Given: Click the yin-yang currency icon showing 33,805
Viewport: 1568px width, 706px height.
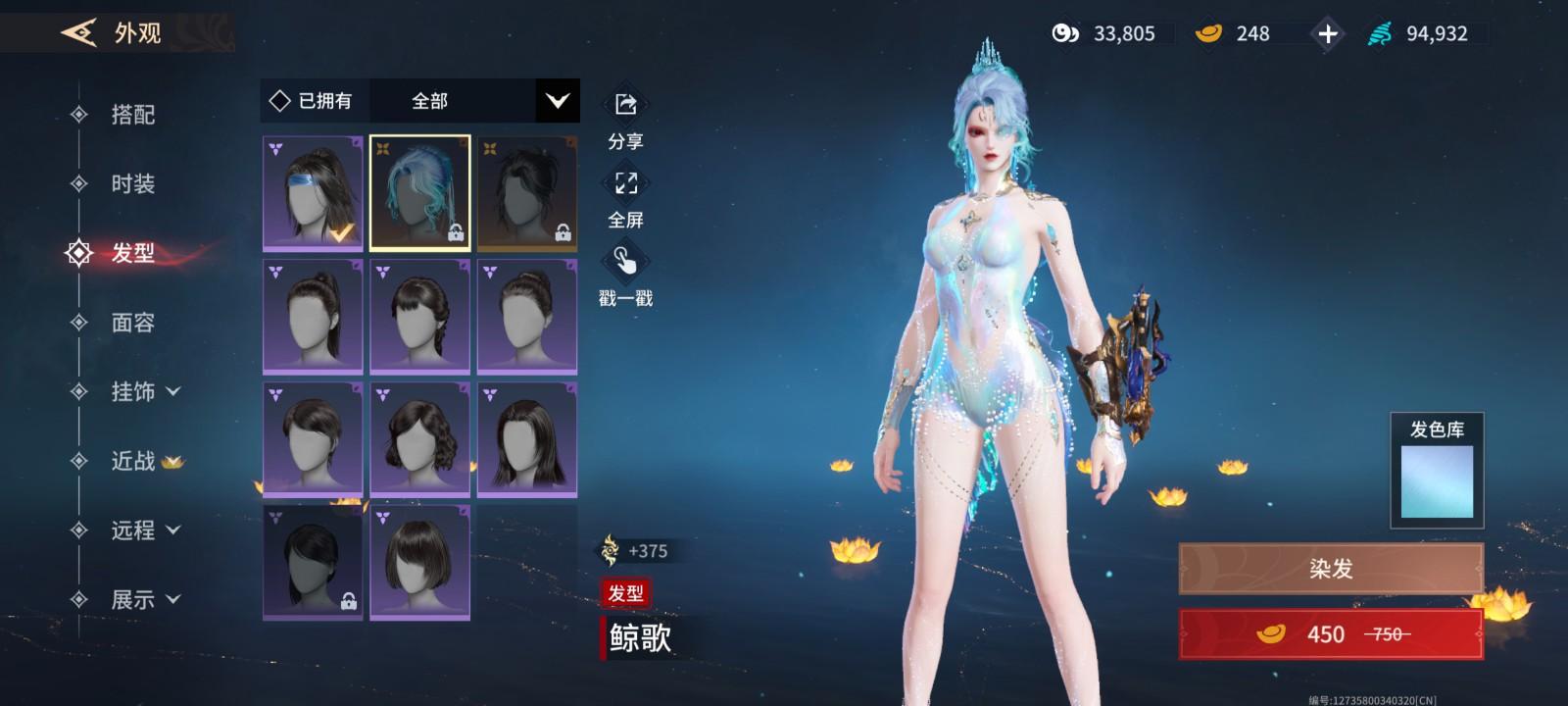Looking at the screenshot, I should [1066, 33].
